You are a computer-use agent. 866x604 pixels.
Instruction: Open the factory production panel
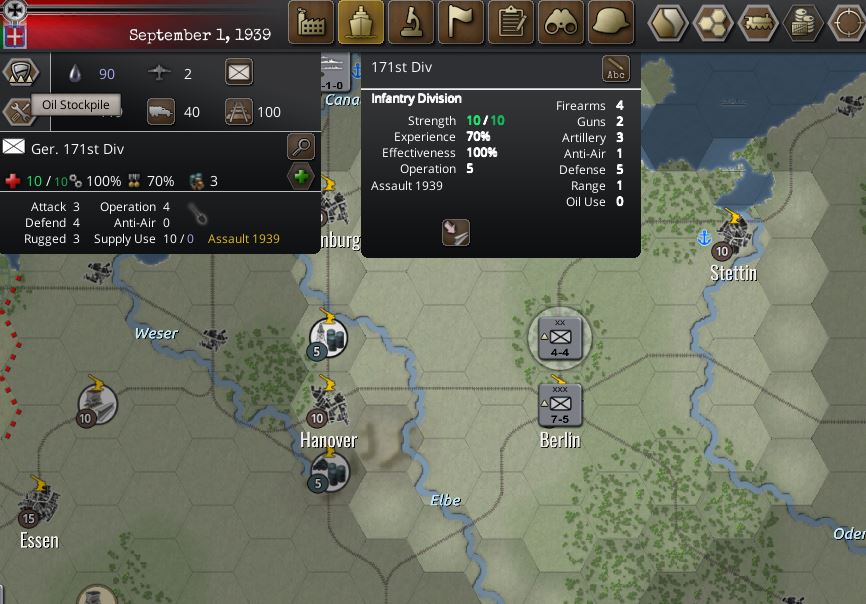pyautogui.click(x=311, y=22)
